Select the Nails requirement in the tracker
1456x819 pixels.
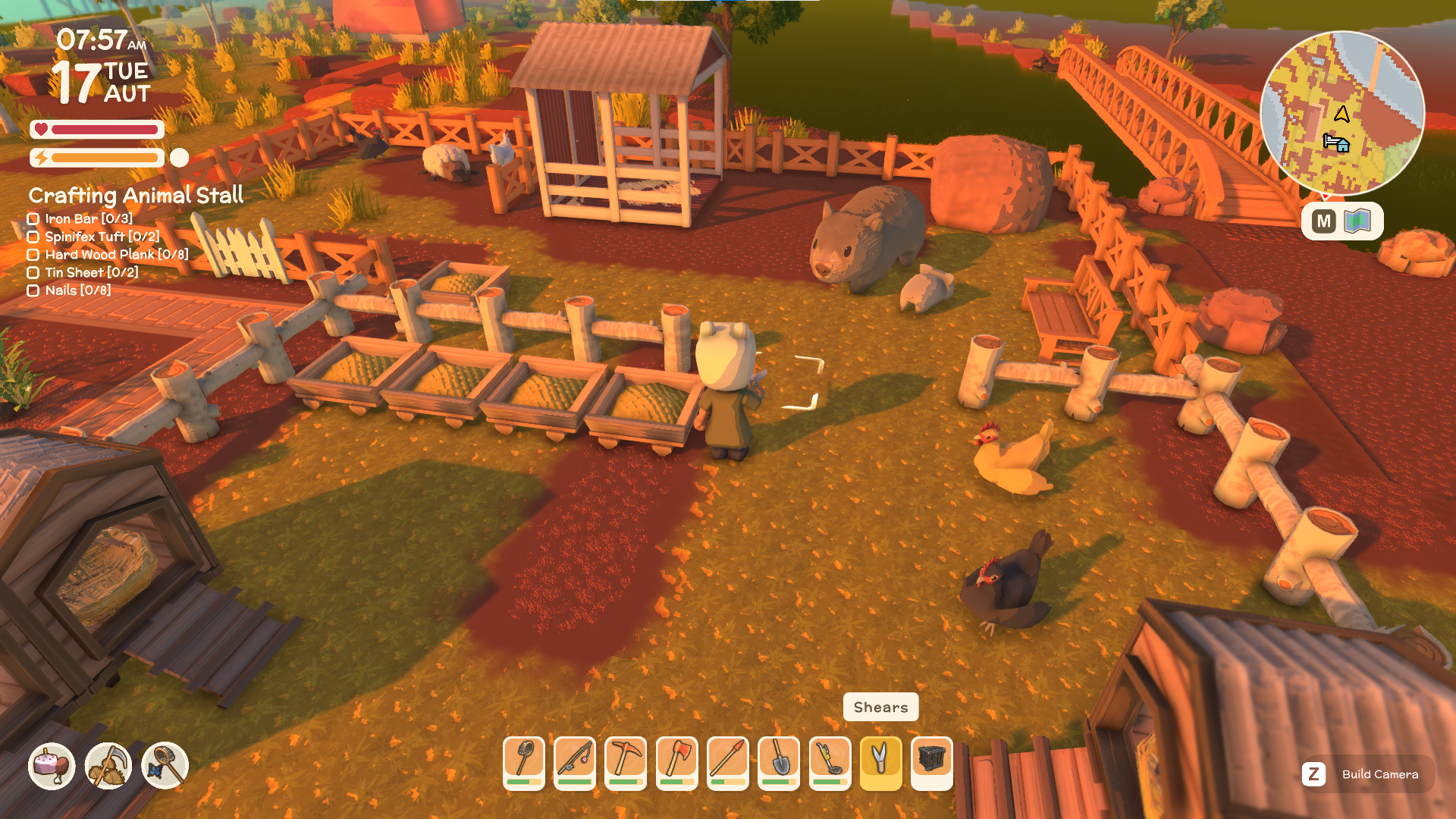77,290
